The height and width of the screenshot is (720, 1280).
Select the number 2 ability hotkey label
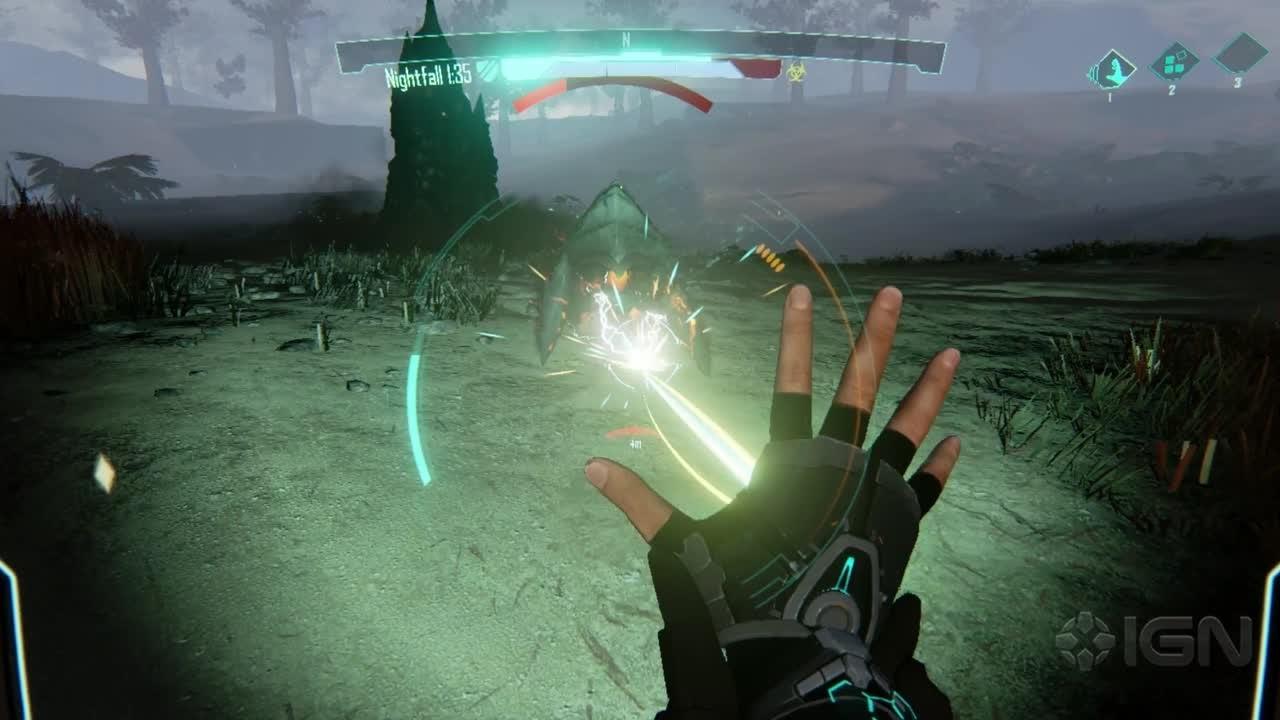(1173, 90)
